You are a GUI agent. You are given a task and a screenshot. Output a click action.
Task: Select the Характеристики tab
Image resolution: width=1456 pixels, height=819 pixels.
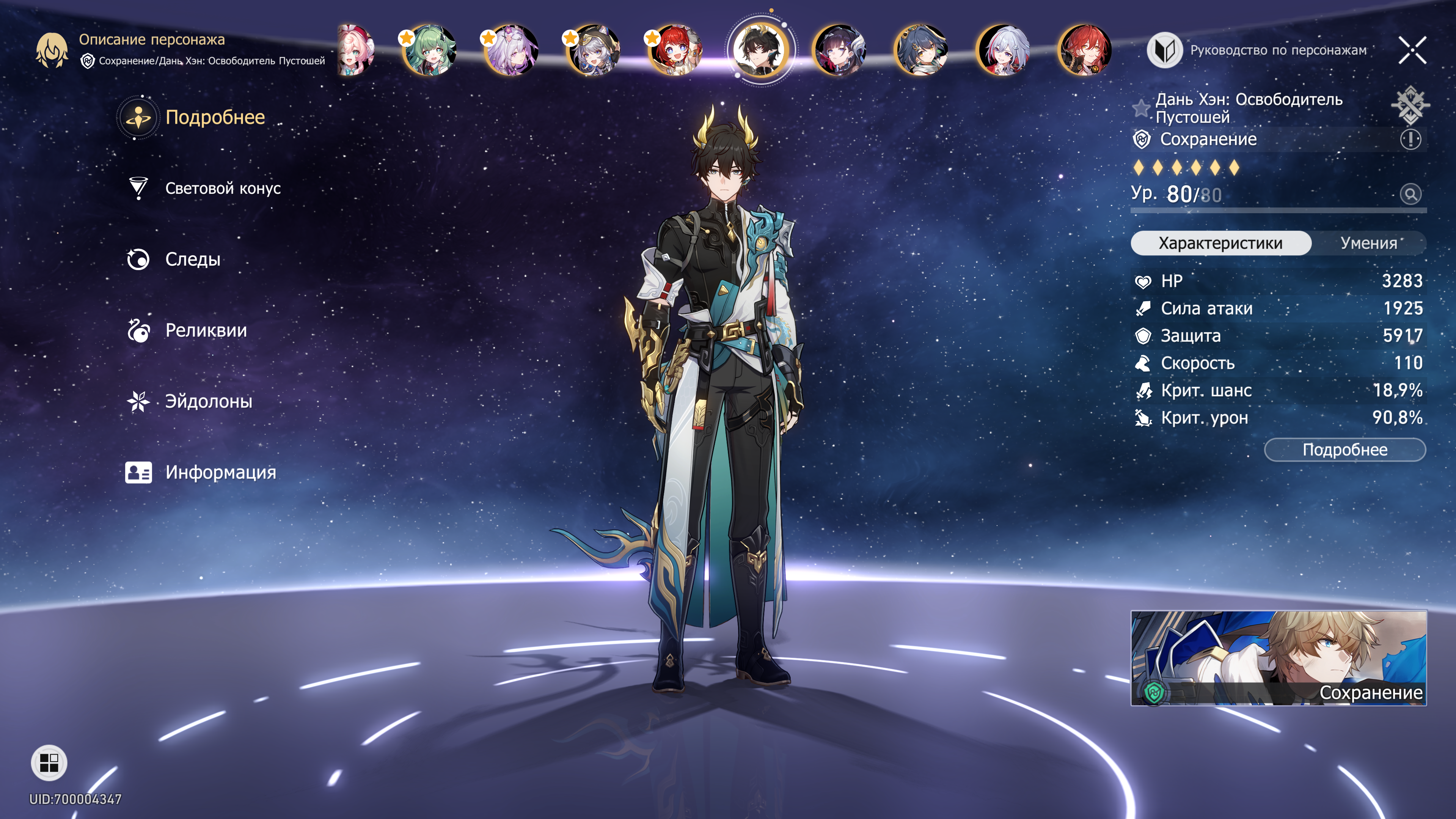[1220, 243]
